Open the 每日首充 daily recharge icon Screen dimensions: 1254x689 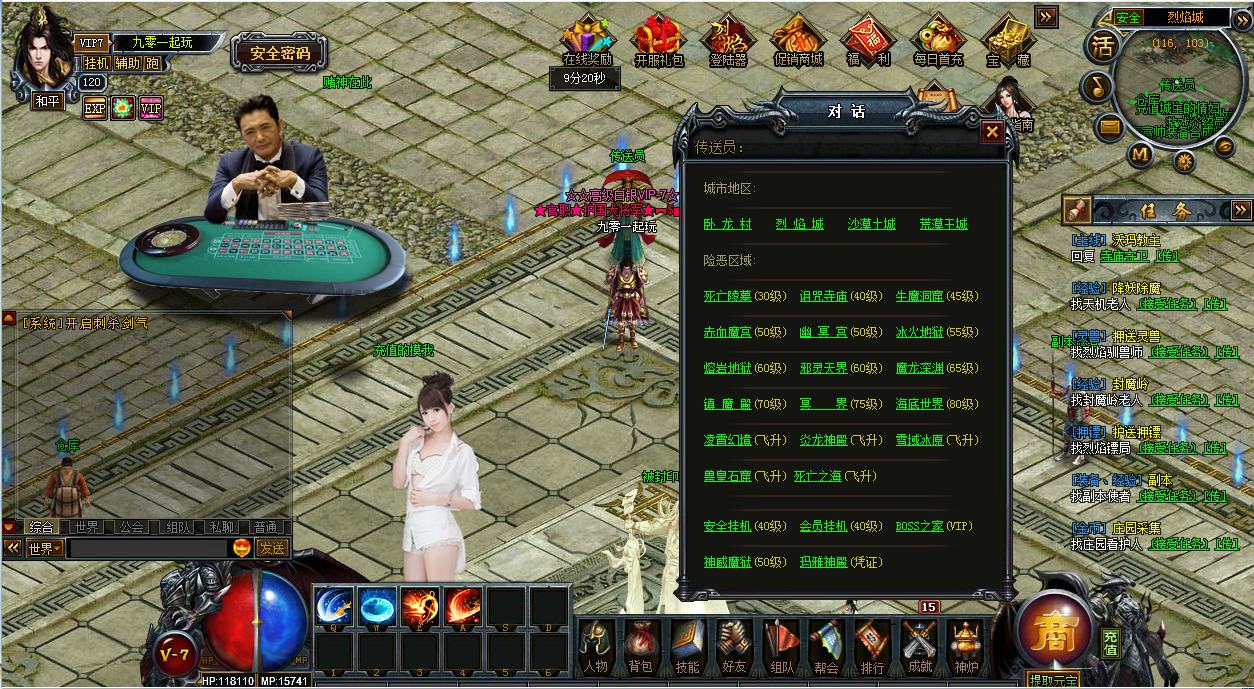pyautogui.click(x=937, y=43)
